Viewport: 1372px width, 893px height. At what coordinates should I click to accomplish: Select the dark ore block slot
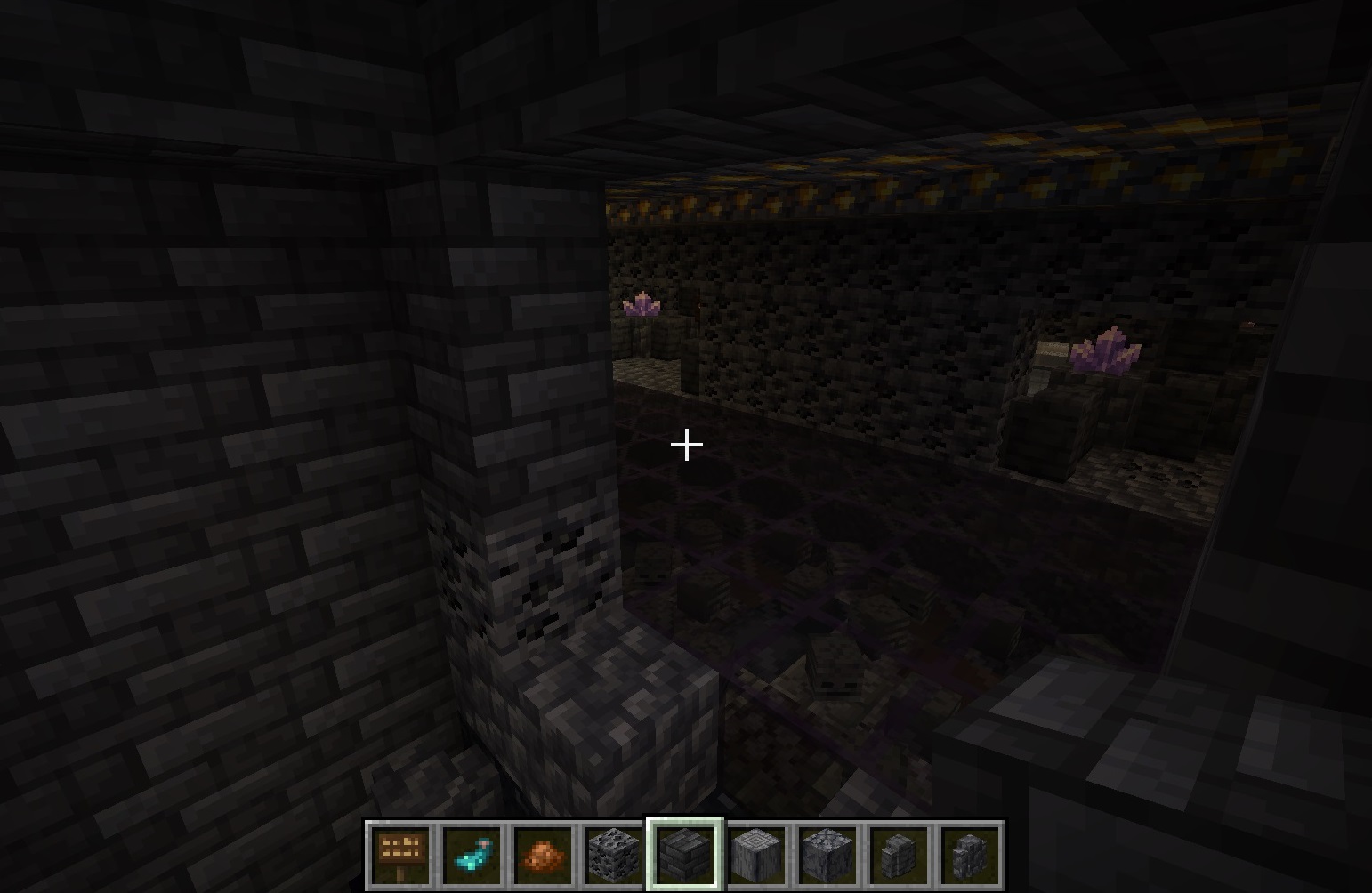pyautogui.click(x=614, y=855)
